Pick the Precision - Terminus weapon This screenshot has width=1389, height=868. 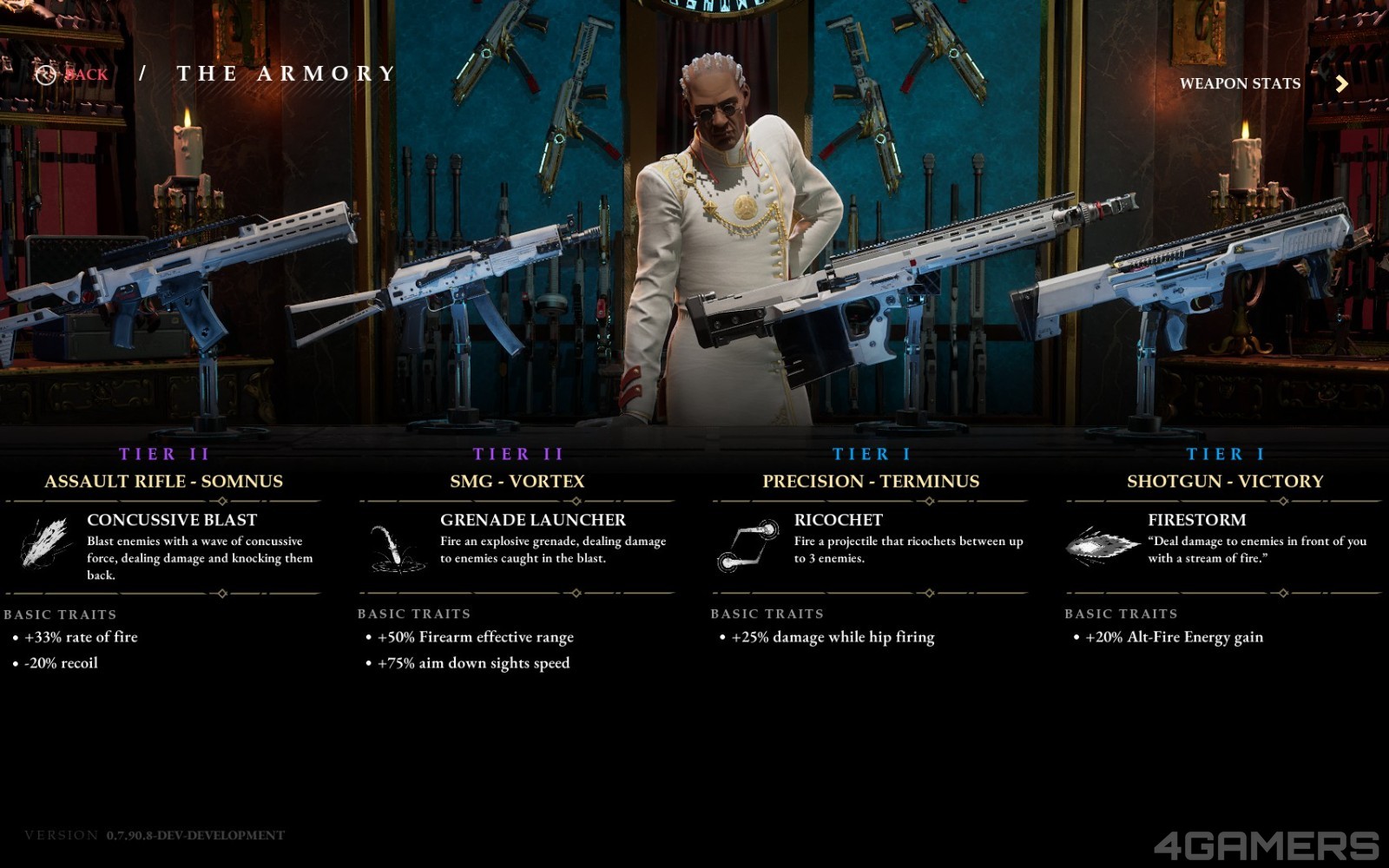tap(871, 481)
